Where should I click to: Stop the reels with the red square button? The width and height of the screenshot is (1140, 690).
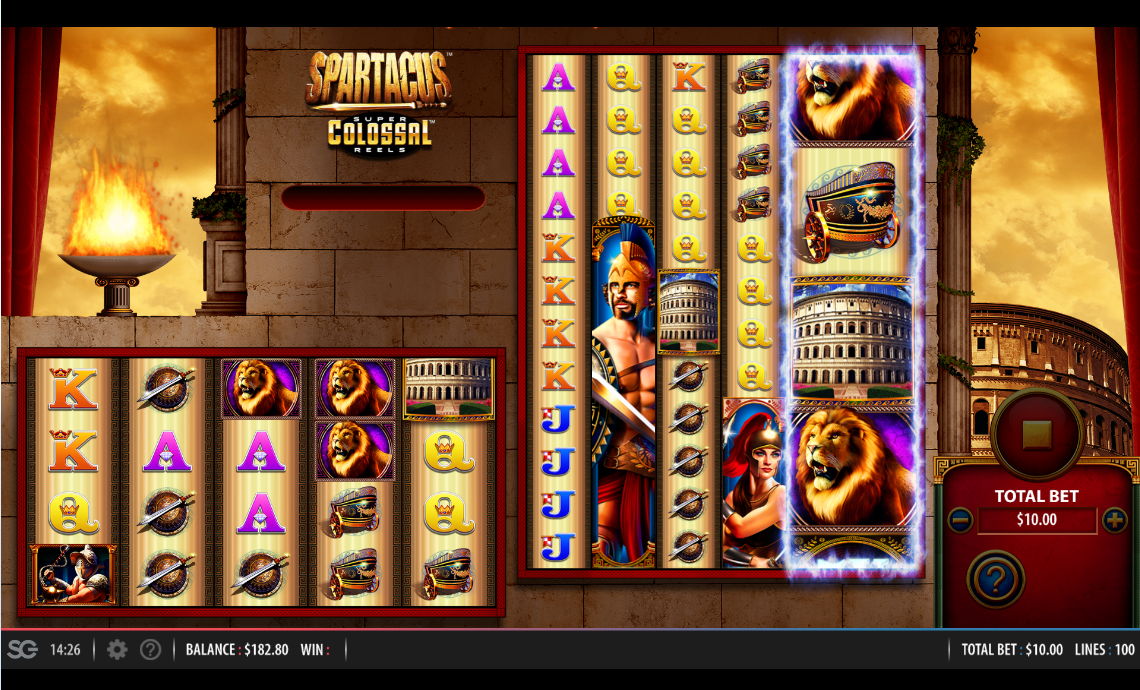[1036, 434]
